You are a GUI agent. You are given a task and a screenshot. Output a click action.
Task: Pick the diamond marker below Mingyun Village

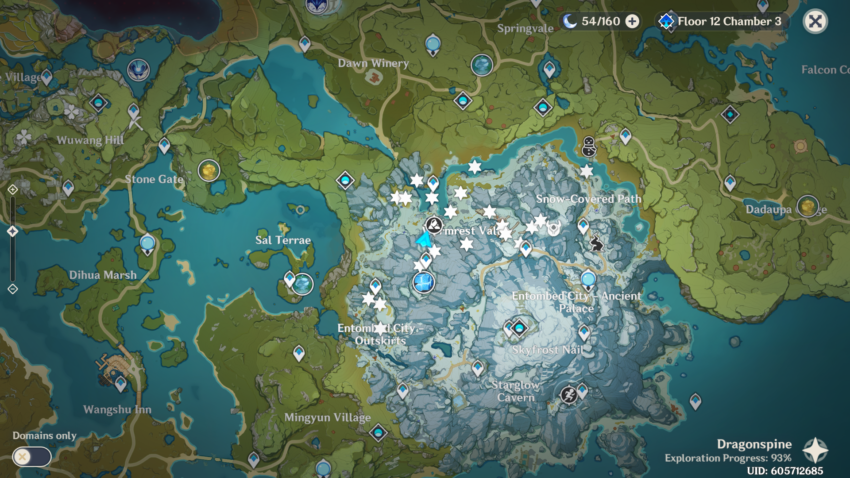(x=378, y=433)
